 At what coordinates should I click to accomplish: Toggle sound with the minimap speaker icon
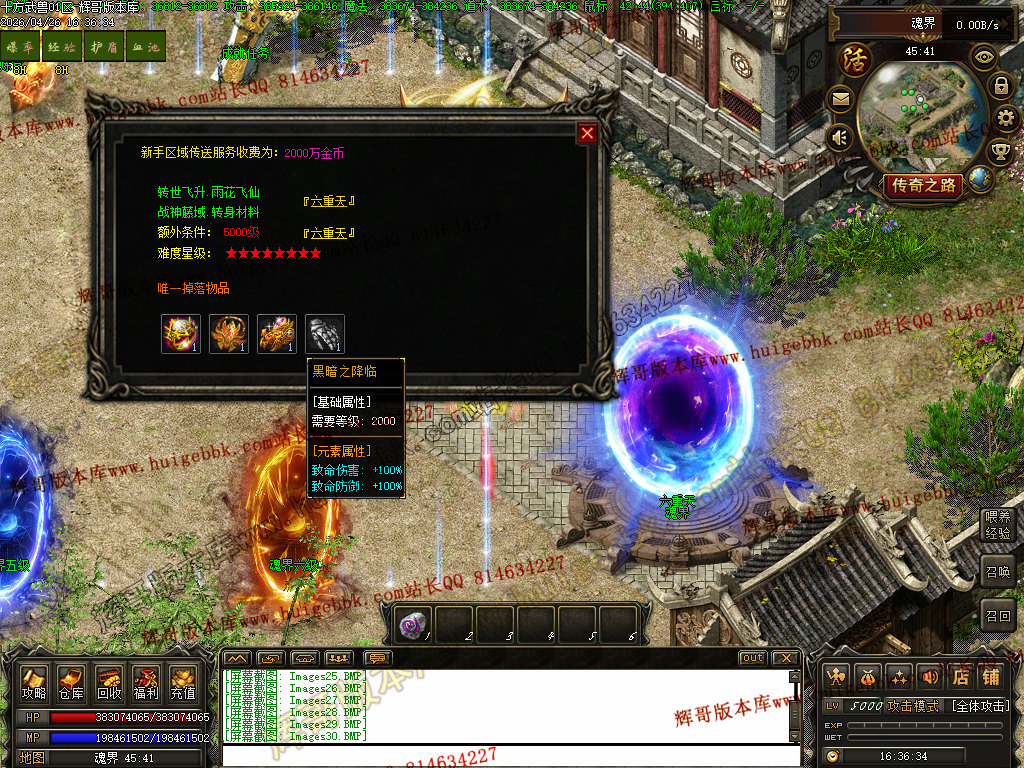tap(839, 137)
